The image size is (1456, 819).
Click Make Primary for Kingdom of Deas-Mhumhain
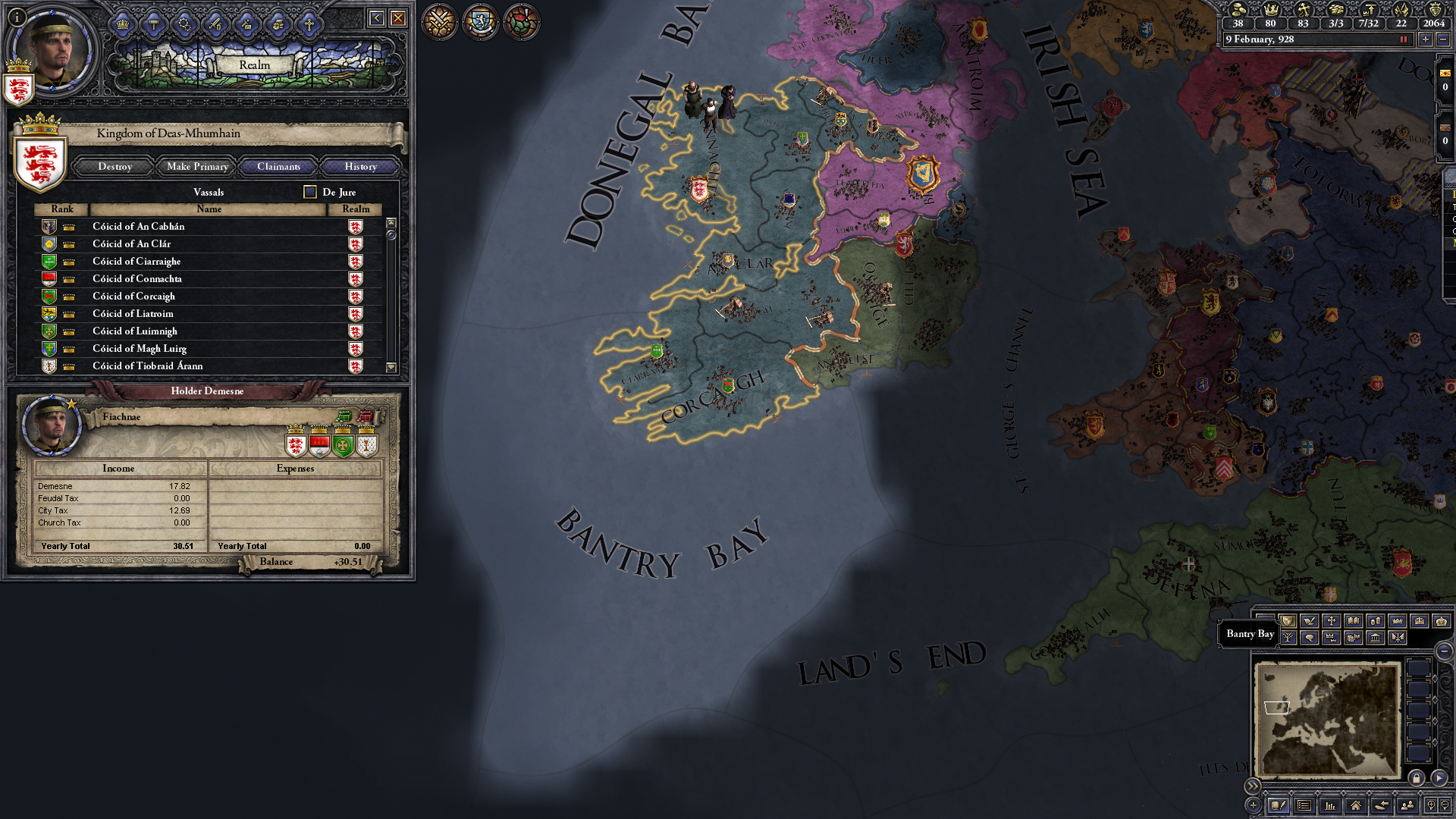tap(196, 166)
